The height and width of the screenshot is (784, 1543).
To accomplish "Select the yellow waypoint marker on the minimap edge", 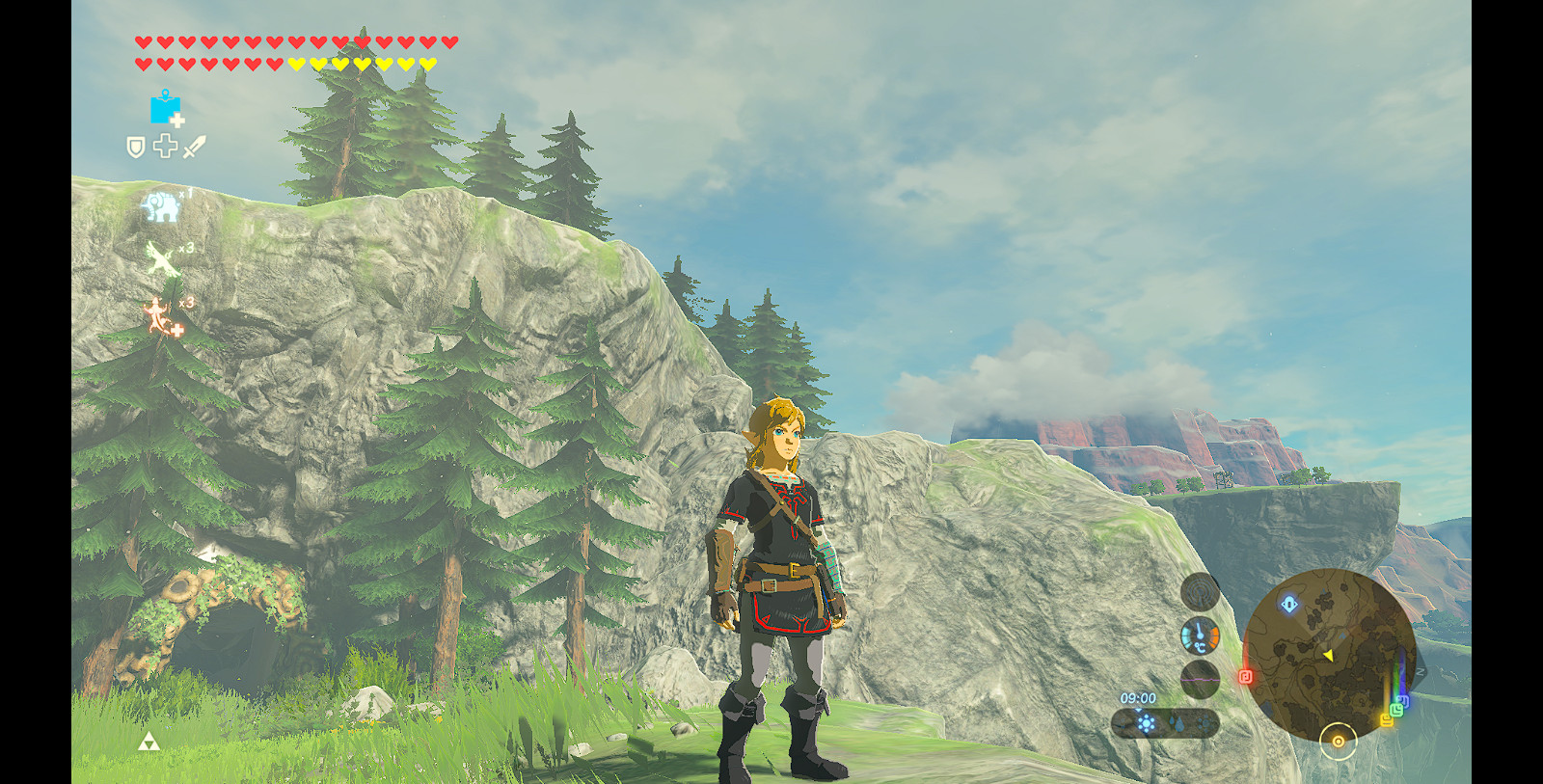I will click(x=1387, y=719).
